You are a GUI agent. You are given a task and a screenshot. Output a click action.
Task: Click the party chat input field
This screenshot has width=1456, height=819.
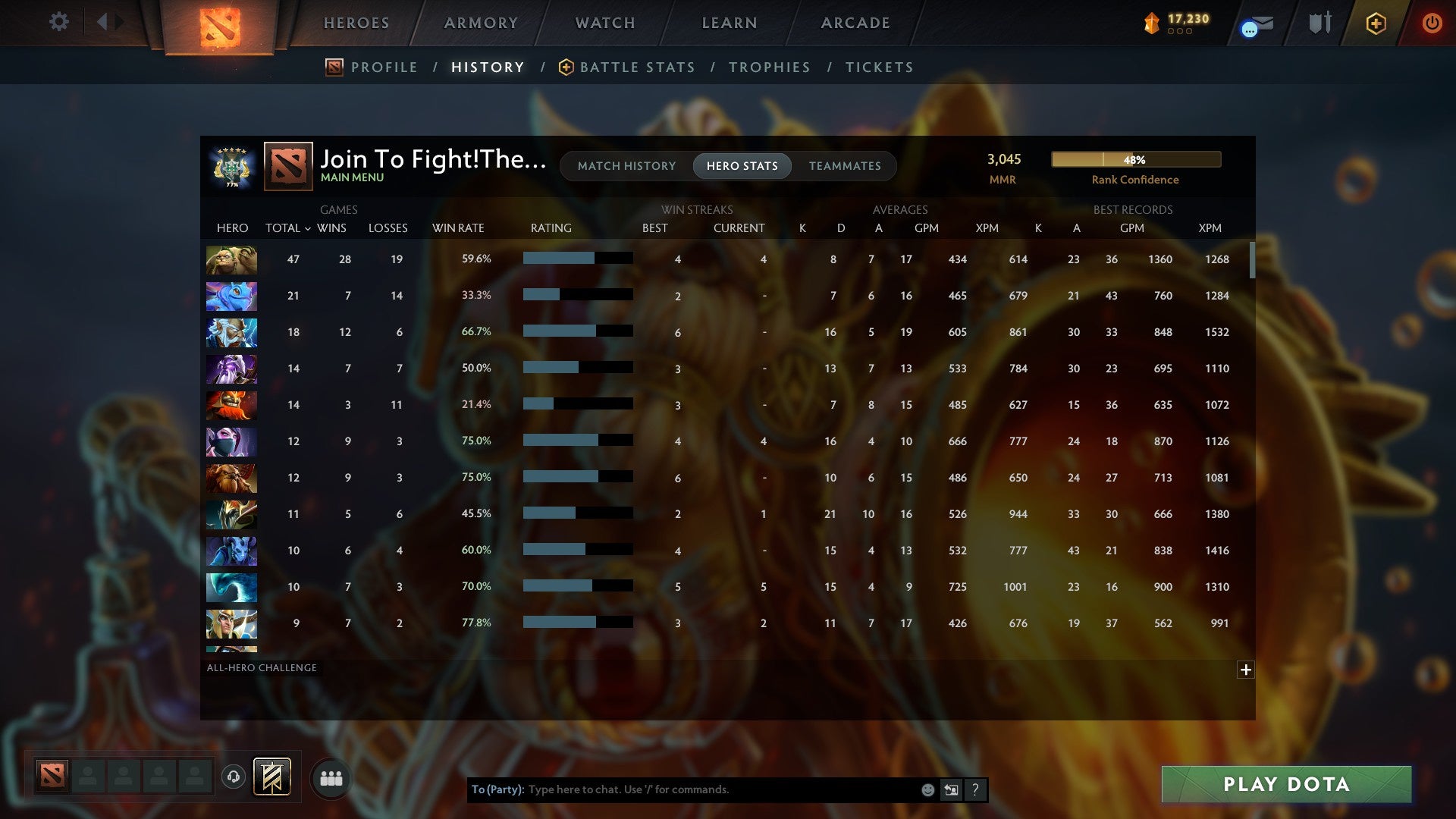(682, 789)
